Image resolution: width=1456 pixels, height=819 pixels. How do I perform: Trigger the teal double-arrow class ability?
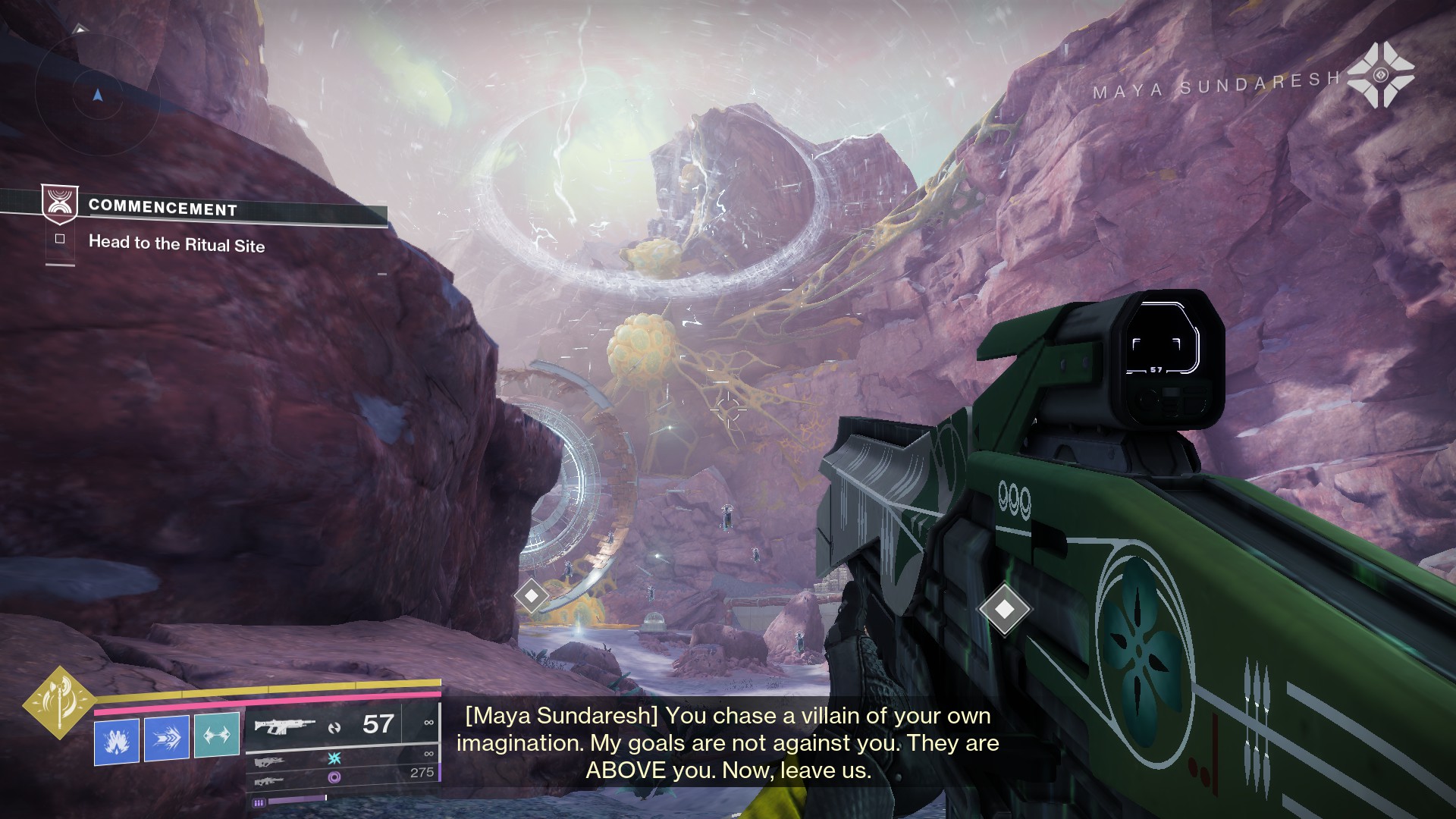coord(217,736)
